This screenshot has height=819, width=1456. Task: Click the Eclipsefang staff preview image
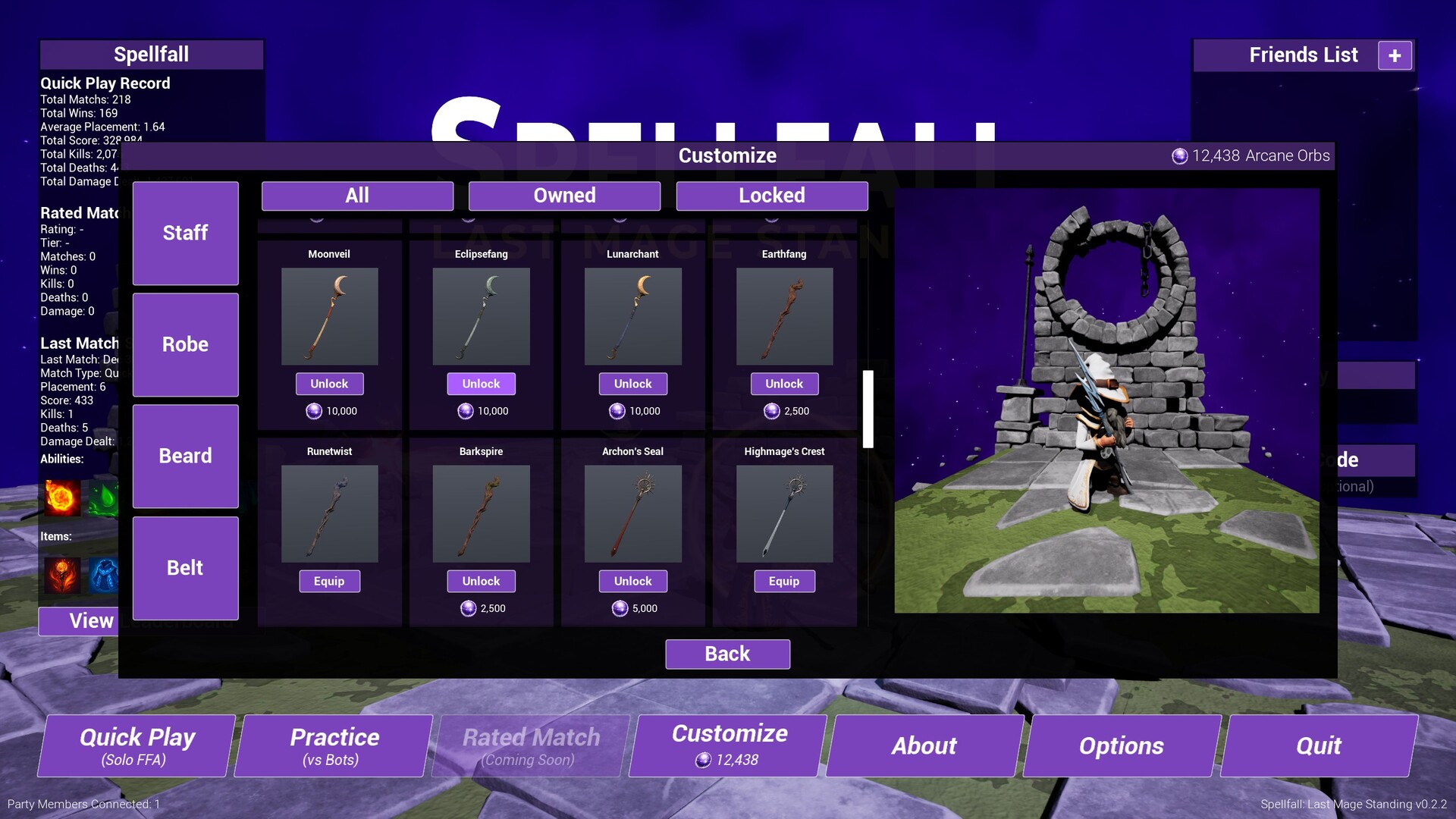[481, 317]
